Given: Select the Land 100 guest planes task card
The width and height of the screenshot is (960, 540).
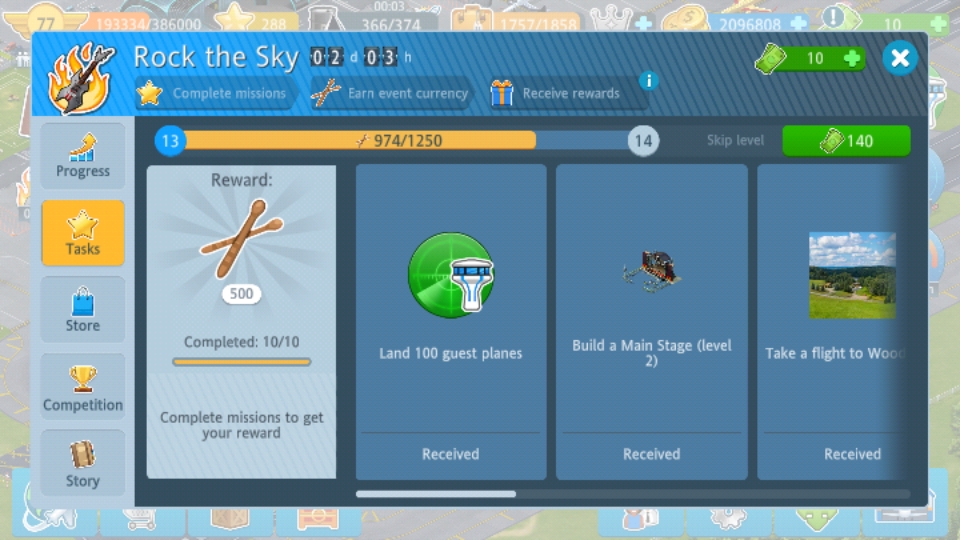Looking at the screenshot, I should (x=451, y=322).
